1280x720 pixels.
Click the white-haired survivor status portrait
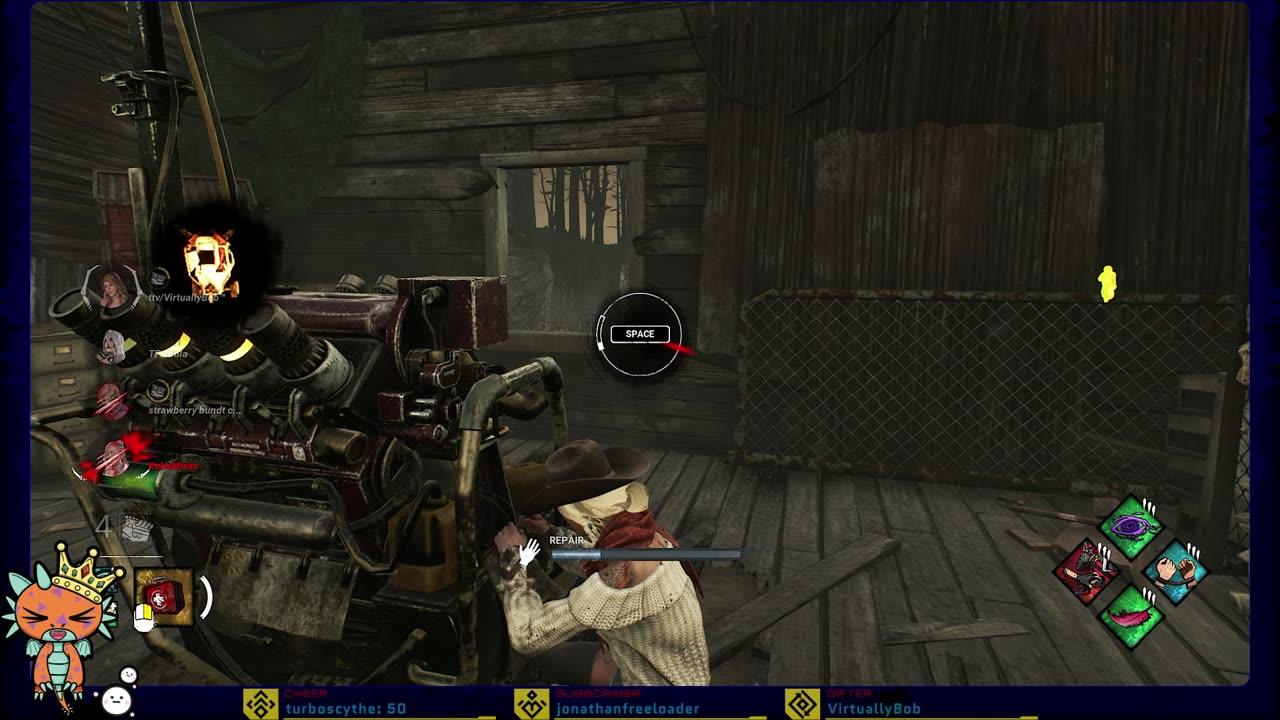111,347
